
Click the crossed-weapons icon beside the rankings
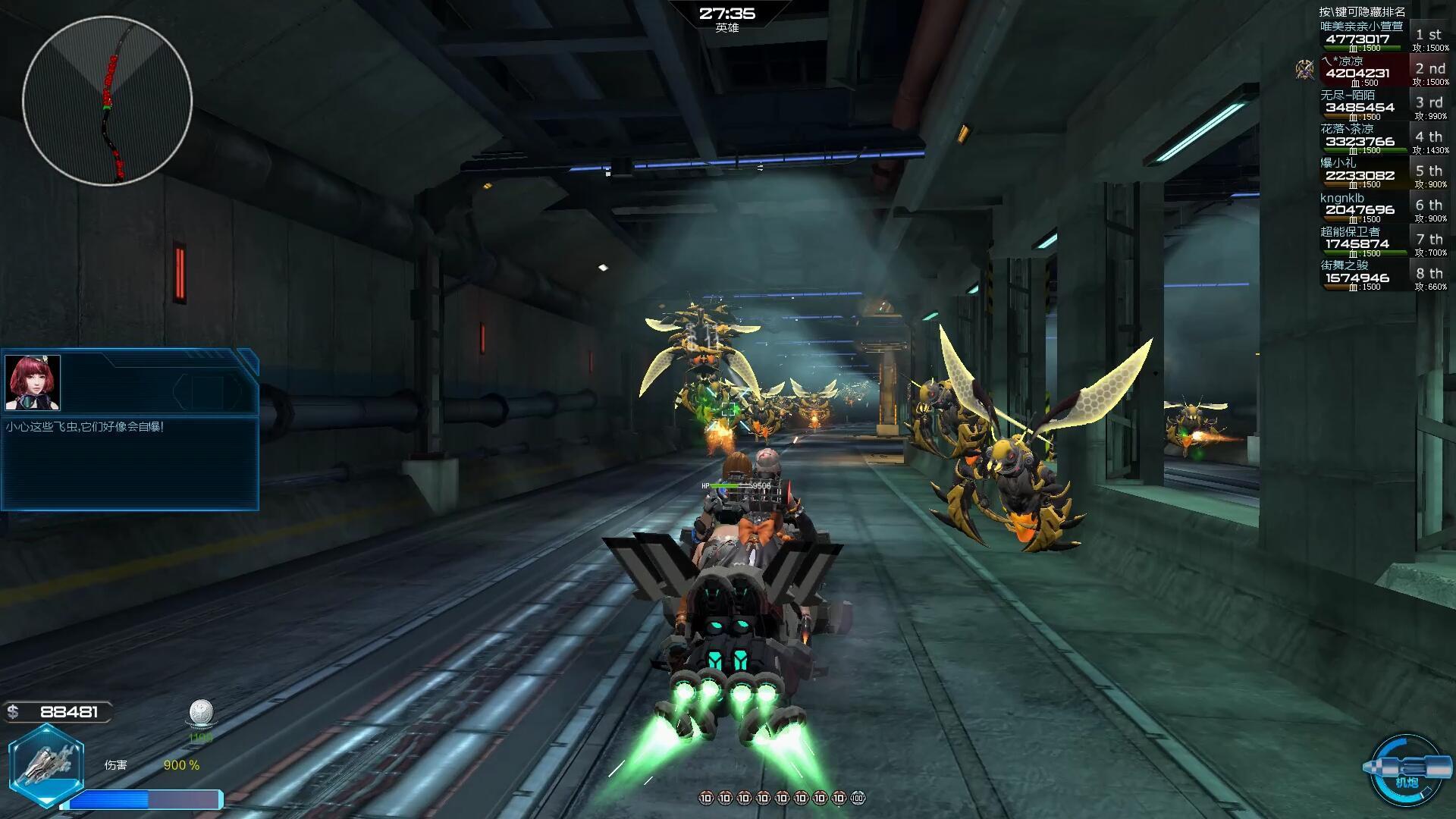tap(1304, 70)
